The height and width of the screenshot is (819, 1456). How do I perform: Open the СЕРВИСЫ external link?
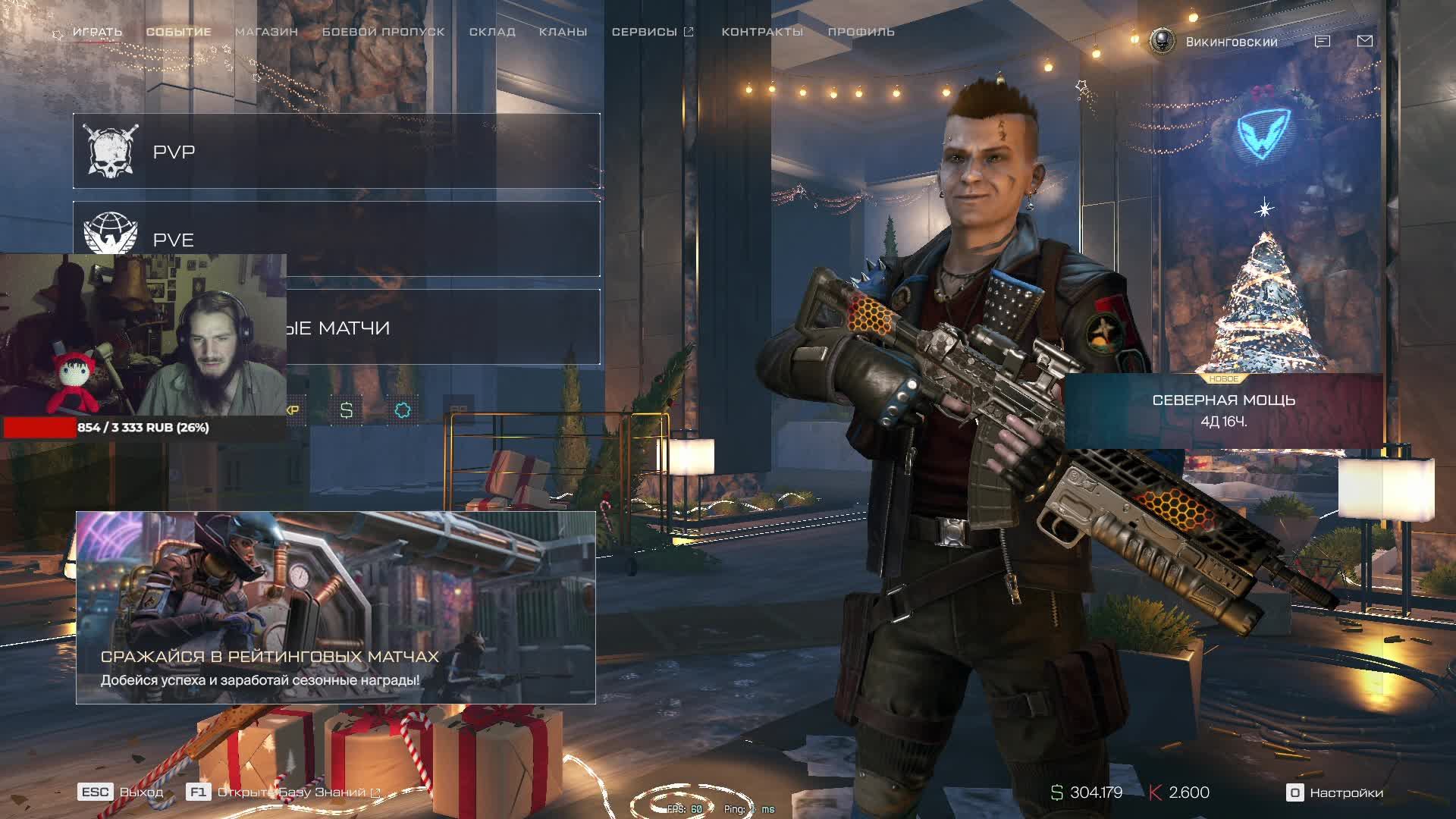pos(652,32)
